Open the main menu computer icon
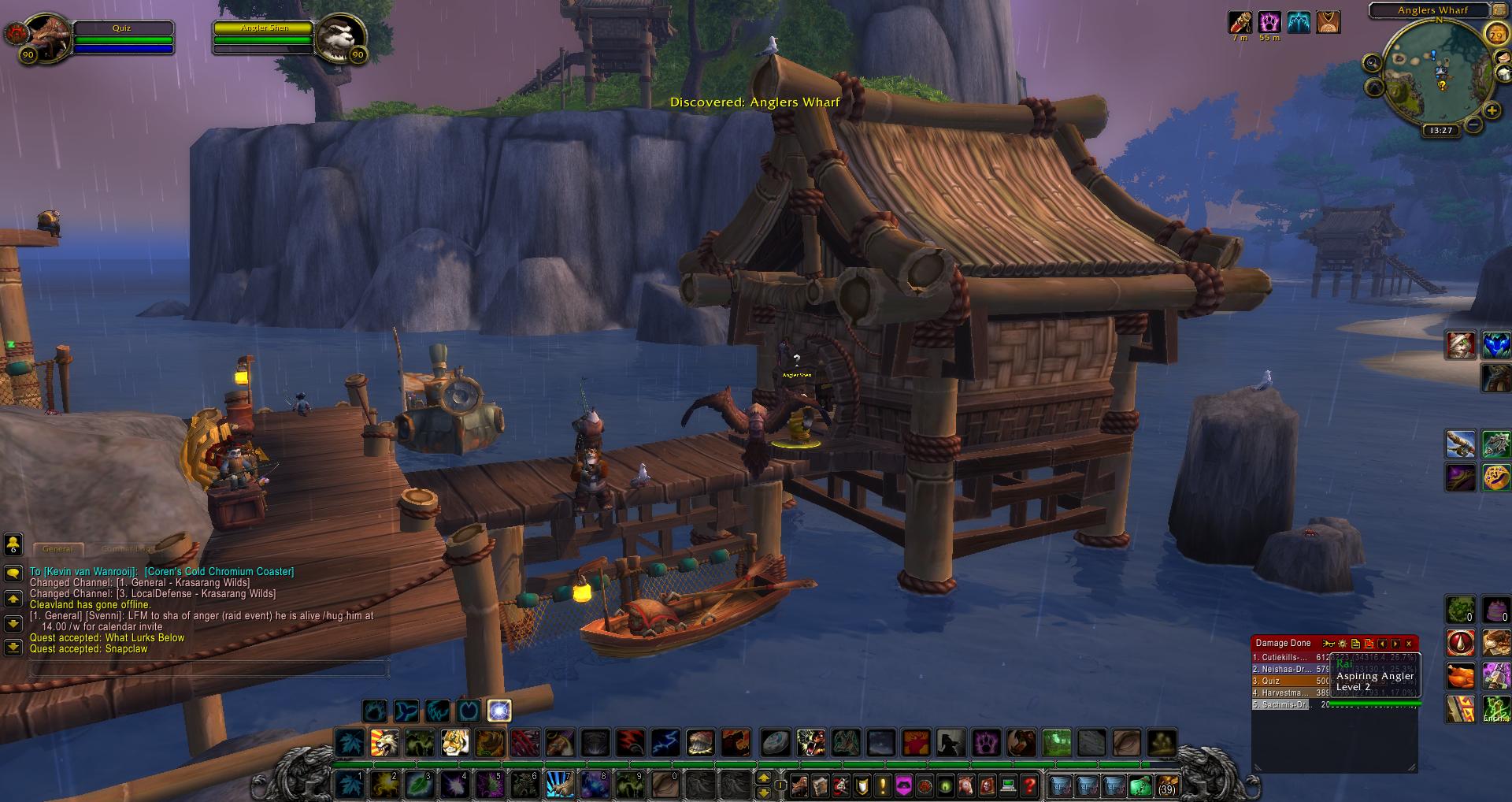The height and width of the screenshot is (802, 1512). [1008, 785]
